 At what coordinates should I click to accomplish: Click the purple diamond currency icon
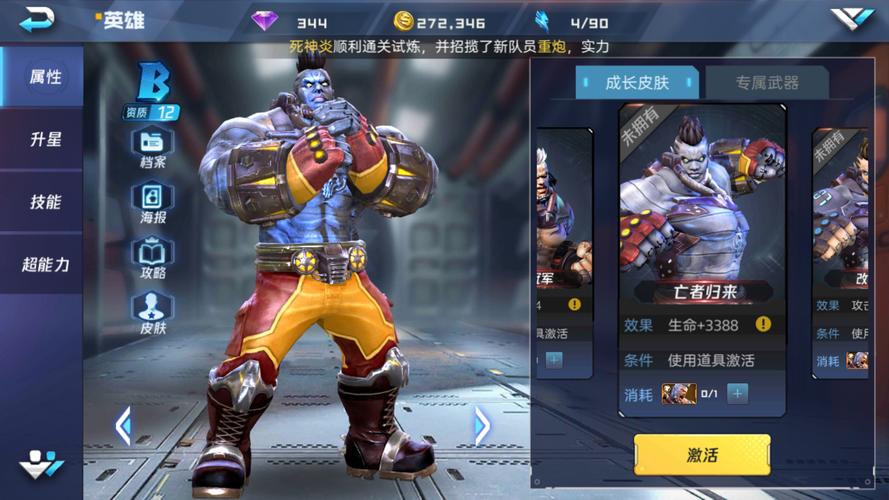(x=265, y=21)
